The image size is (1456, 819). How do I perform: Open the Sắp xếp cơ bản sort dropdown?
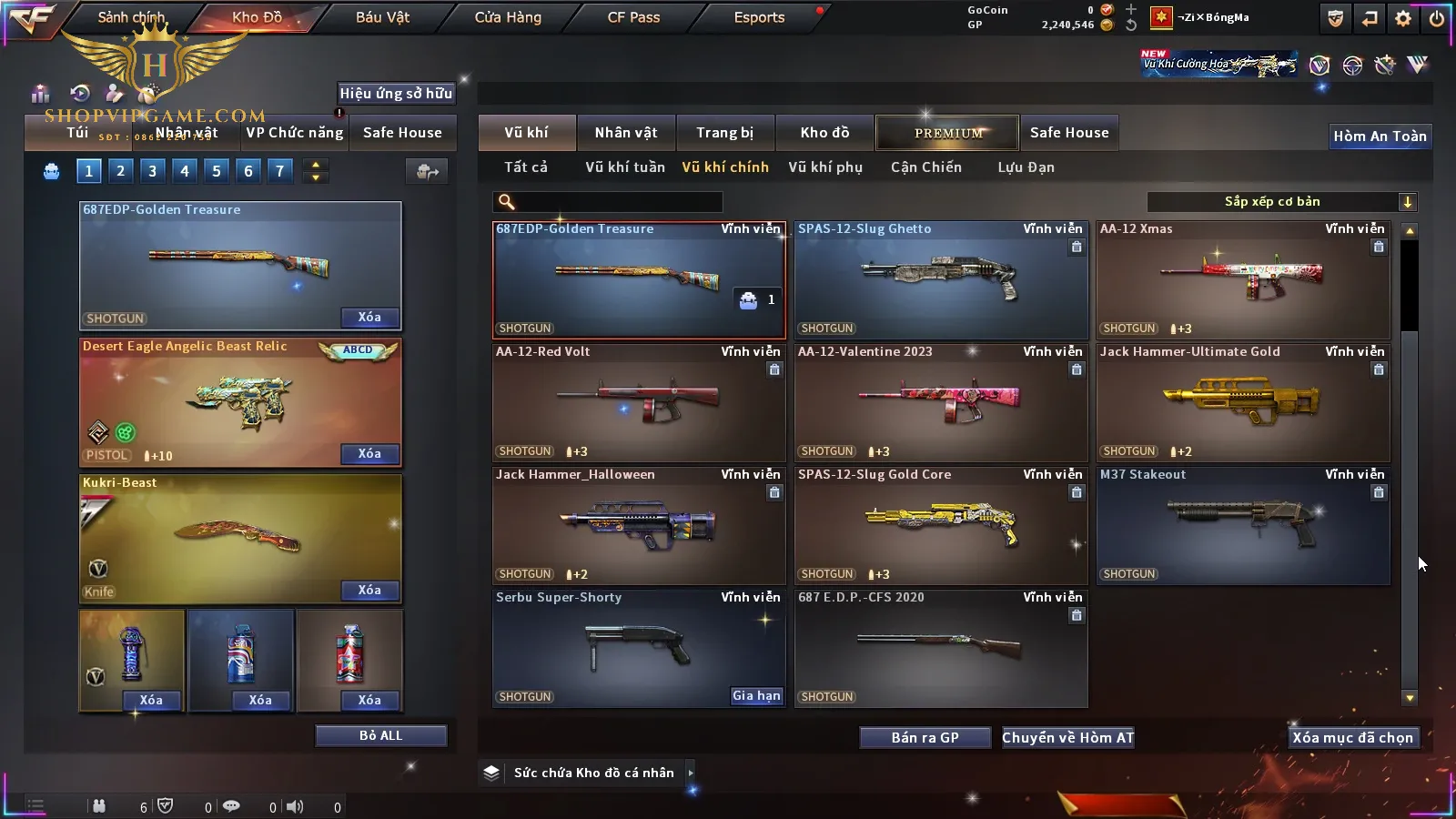point(1281,202)
